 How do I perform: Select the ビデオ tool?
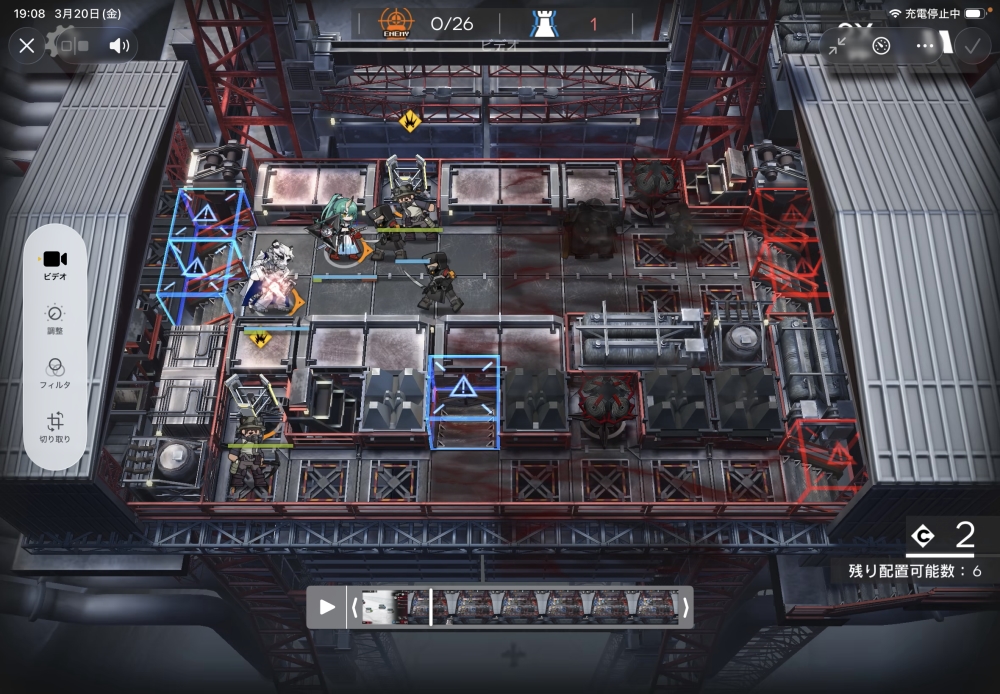[55, 265]
